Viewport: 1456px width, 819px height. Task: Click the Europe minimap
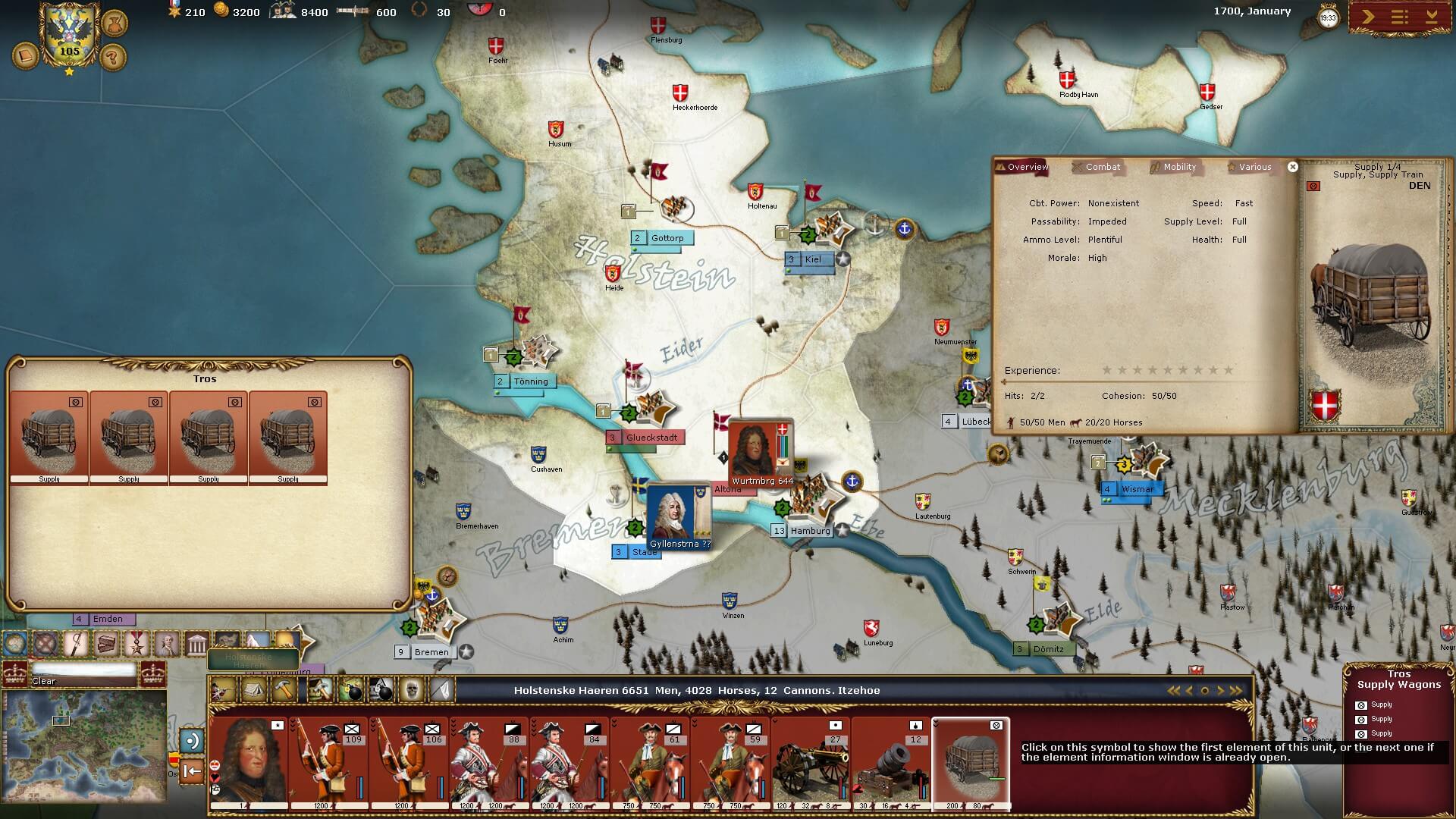(x=83, y=745)
